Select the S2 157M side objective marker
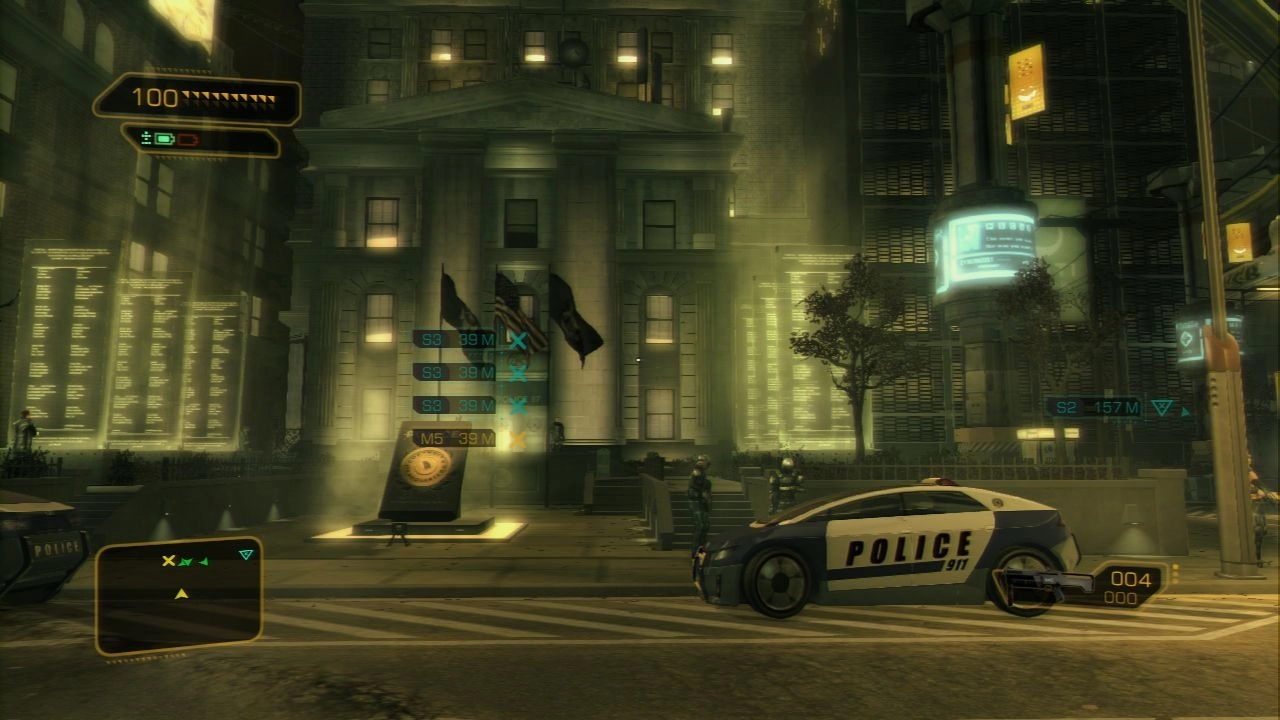The height and width of the screenshot is (720, 1280). [x=1094, y=407]
